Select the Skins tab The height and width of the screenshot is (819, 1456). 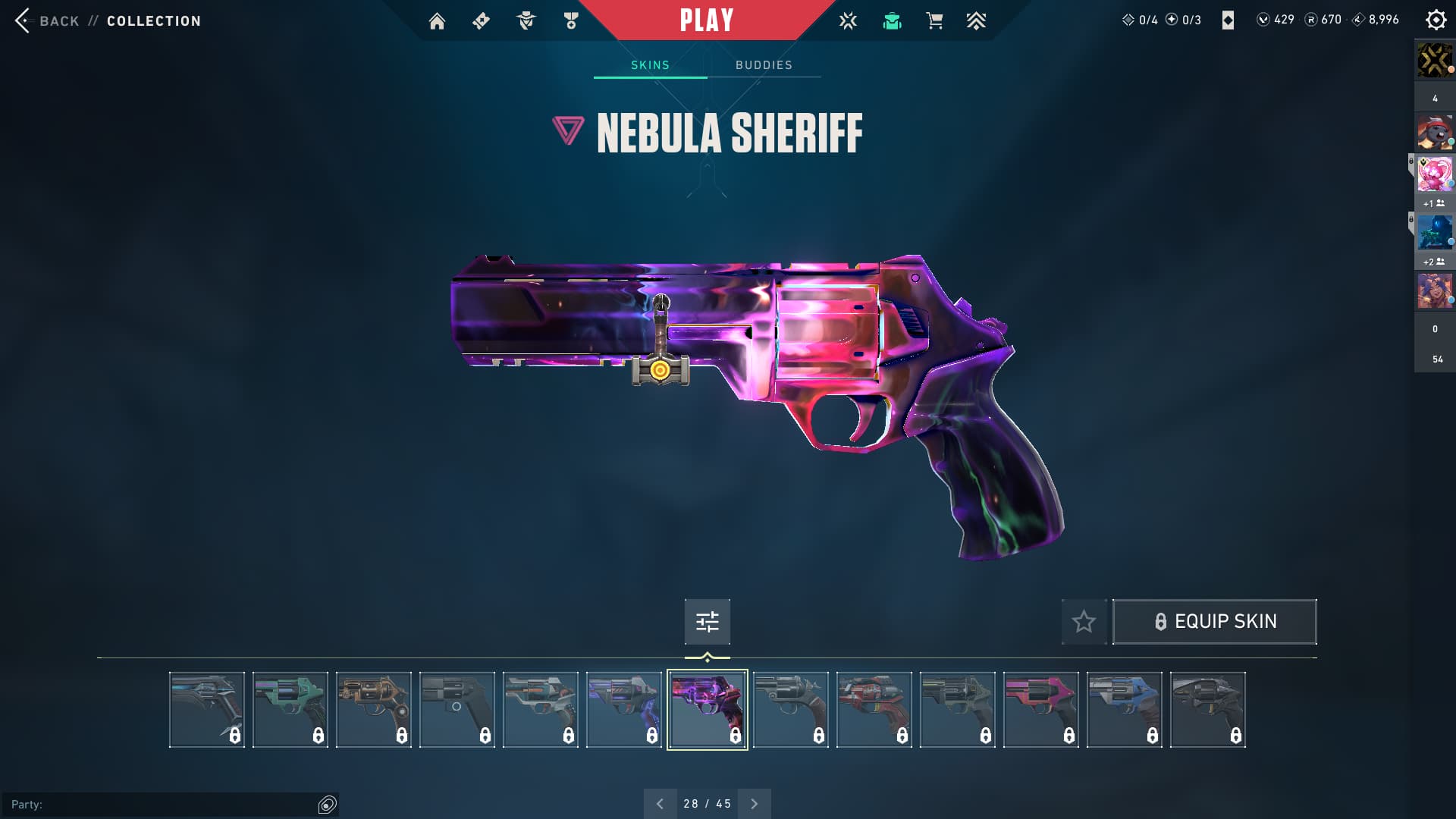[x=650, y=65]
